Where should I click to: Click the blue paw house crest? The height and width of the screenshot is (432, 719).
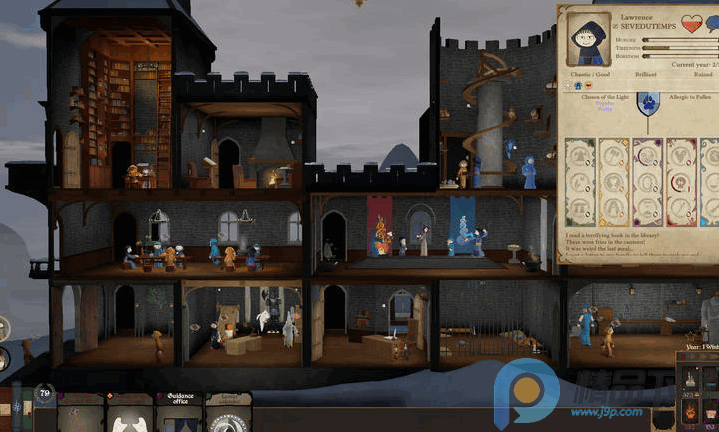pos(647,103)
